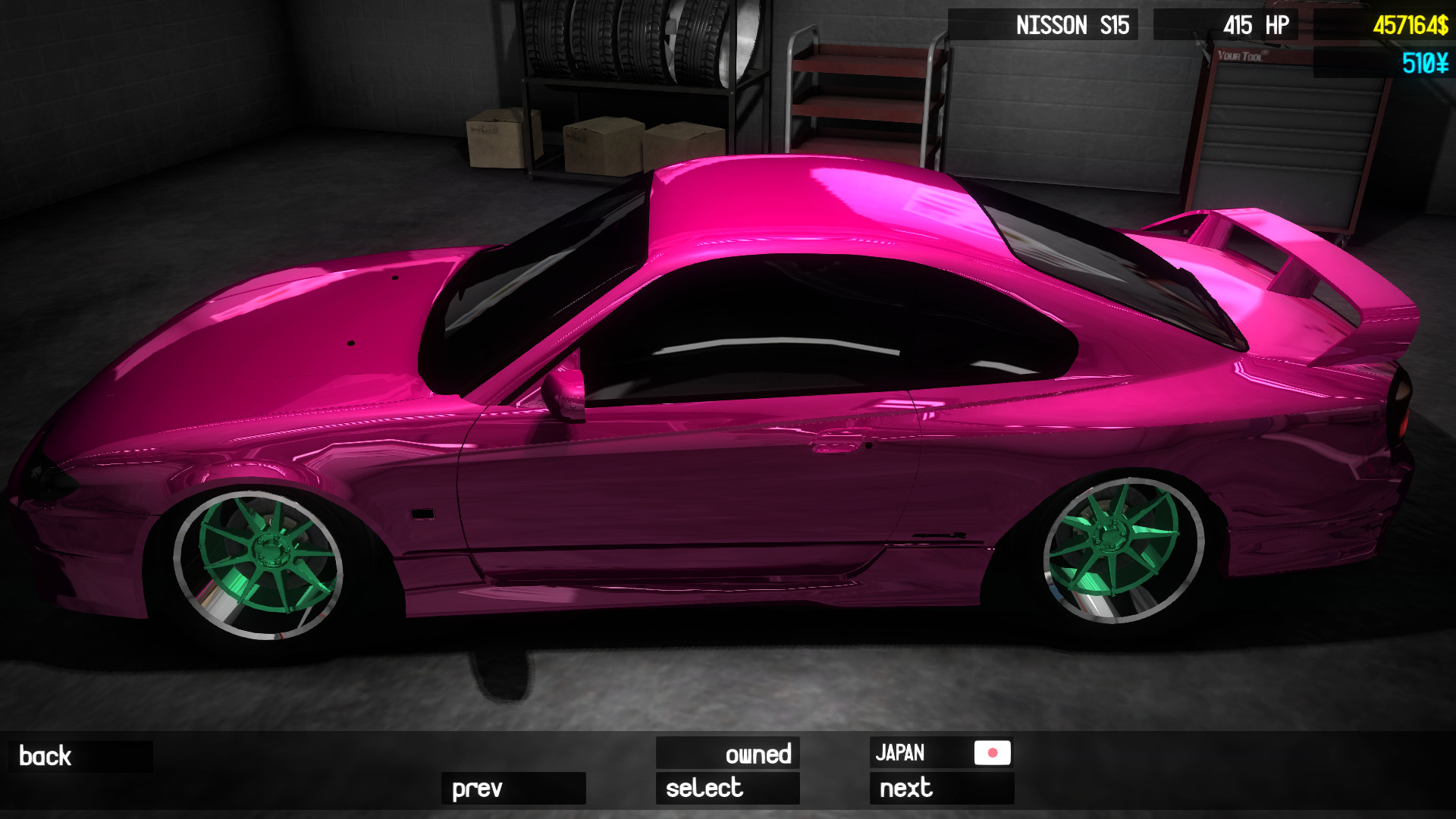Click next to view the next car
The width and height of the screenshot is (1456, 819).
click(942, 789)
